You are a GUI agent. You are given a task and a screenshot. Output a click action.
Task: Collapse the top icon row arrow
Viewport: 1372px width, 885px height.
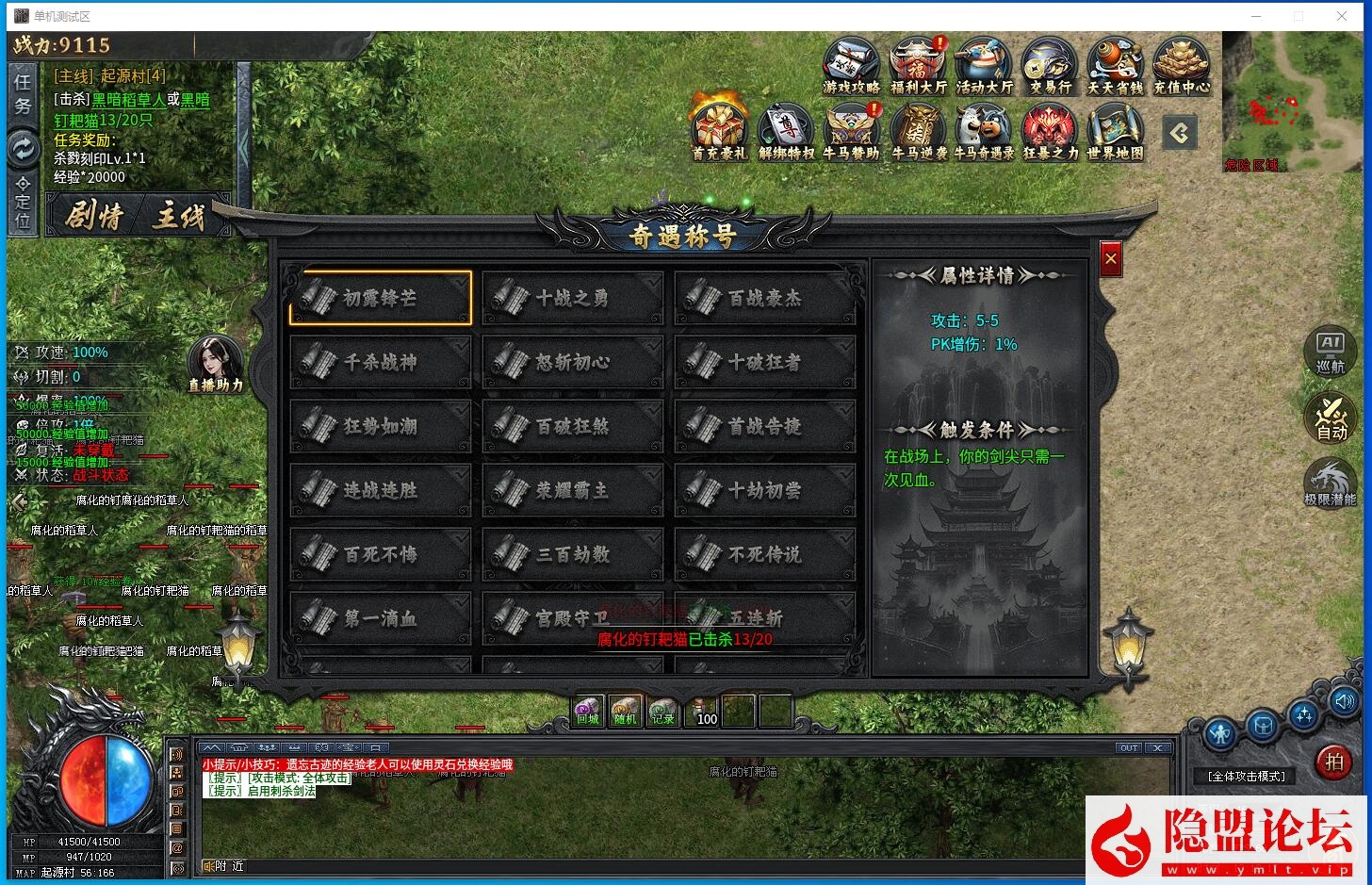point(1180,133)
